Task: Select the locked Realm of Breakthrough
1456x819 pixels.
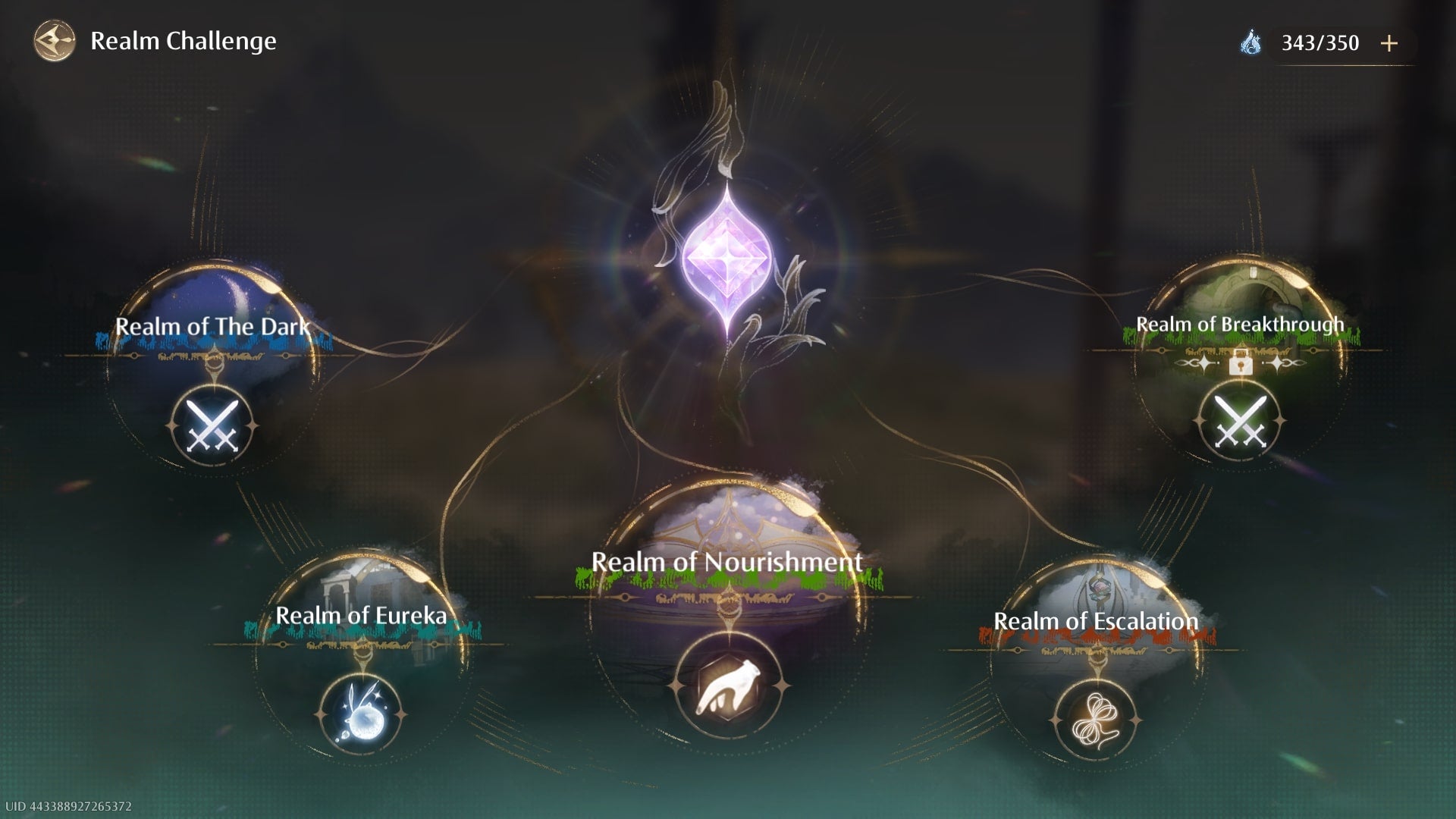Action: pyautogui.click(x=1240, y=422)
